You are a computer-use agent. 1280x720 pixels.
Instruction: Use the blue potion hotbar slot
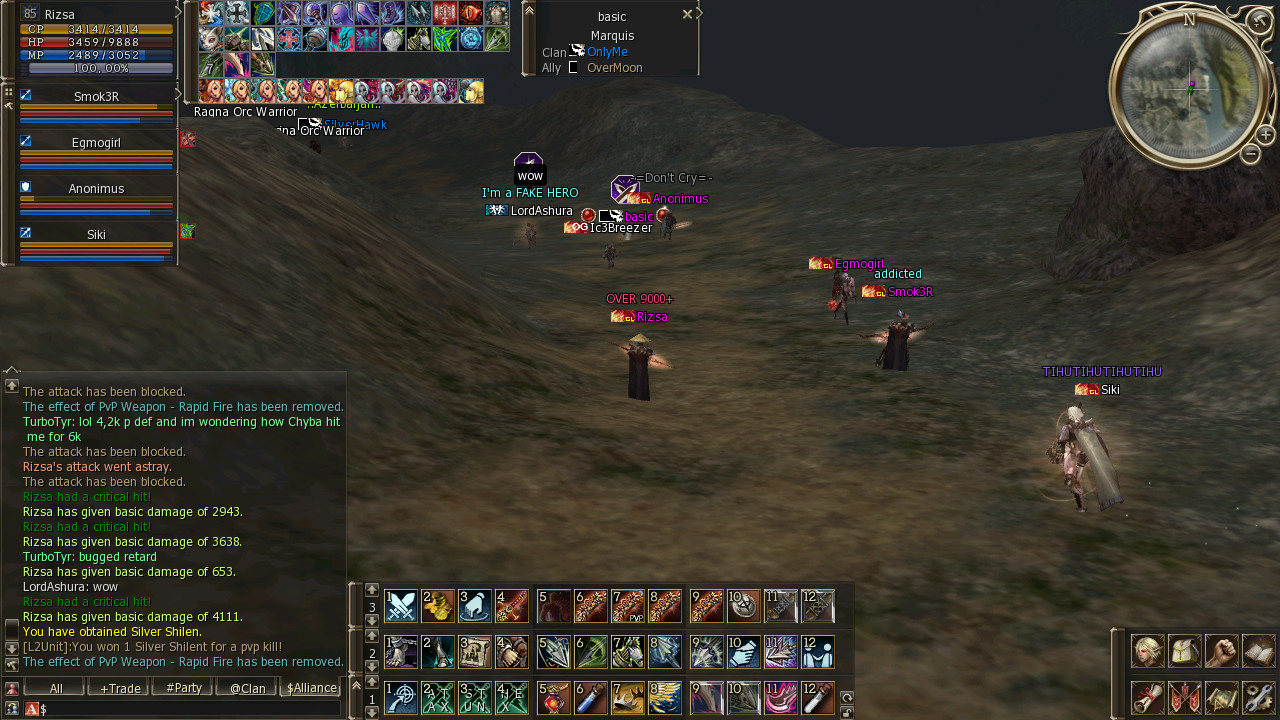pos(591,697)
